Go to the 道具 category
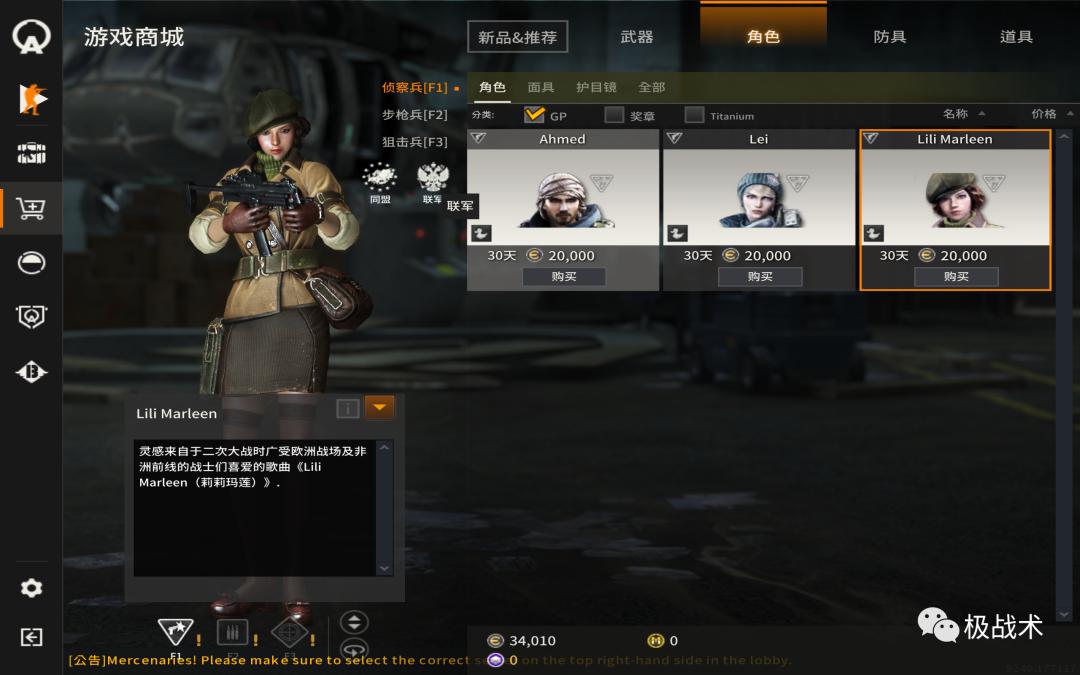This screenshot has width=1080, height=675. [x=1015, y=37]
